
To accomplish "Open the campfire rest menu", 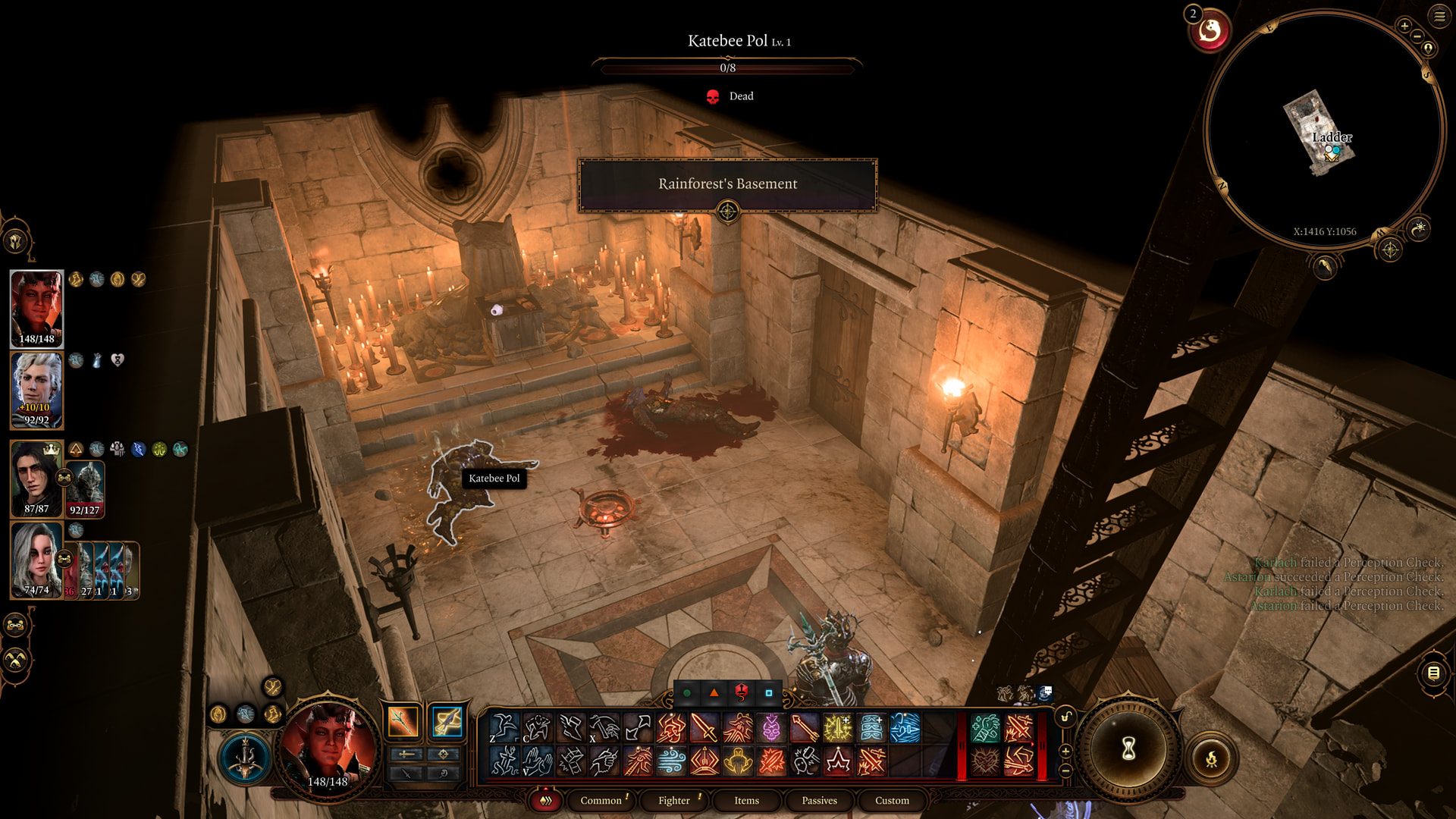I will (1211, 758).
